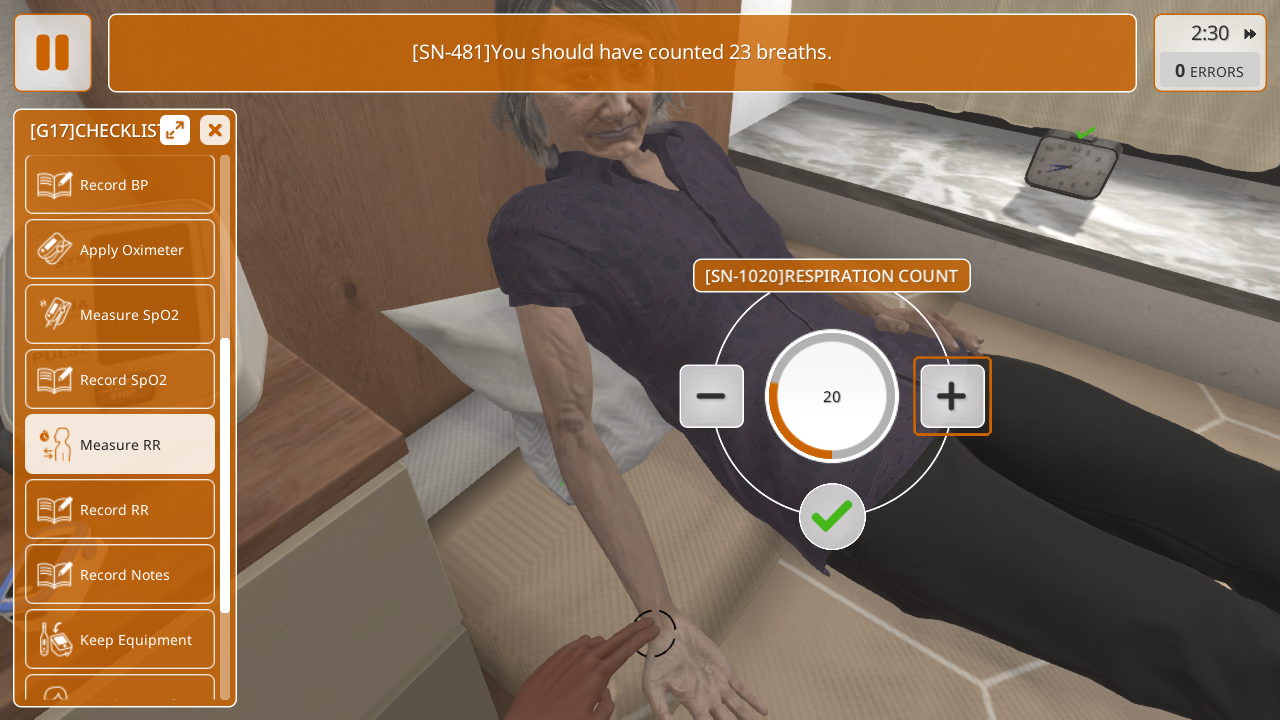The image size is (1280, 720).
Task: Select the Measure RR checklist step
Action: 120,445
